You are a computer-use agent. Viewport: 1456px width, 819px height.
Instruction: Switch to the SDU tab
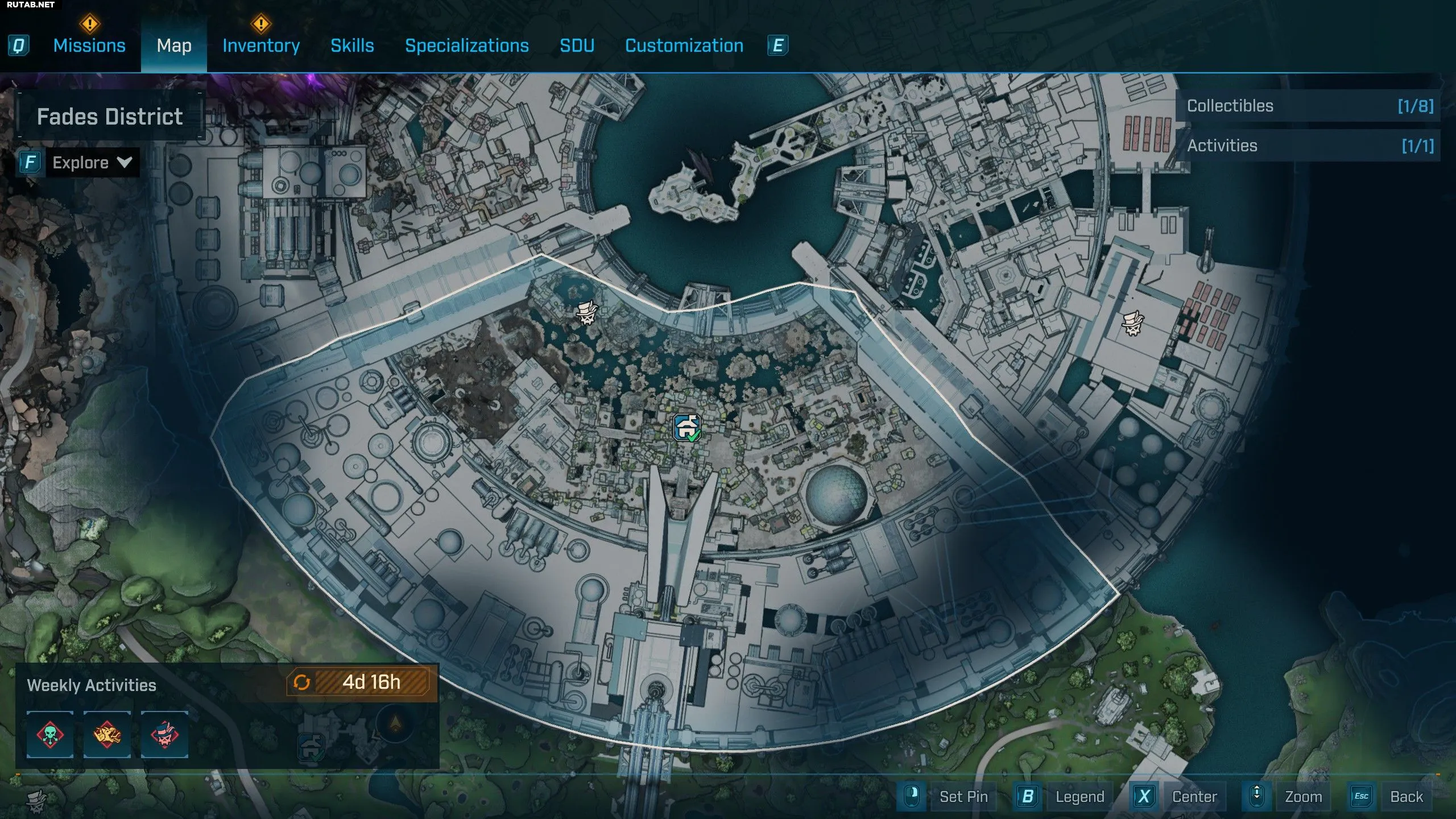tap(577, 45)
